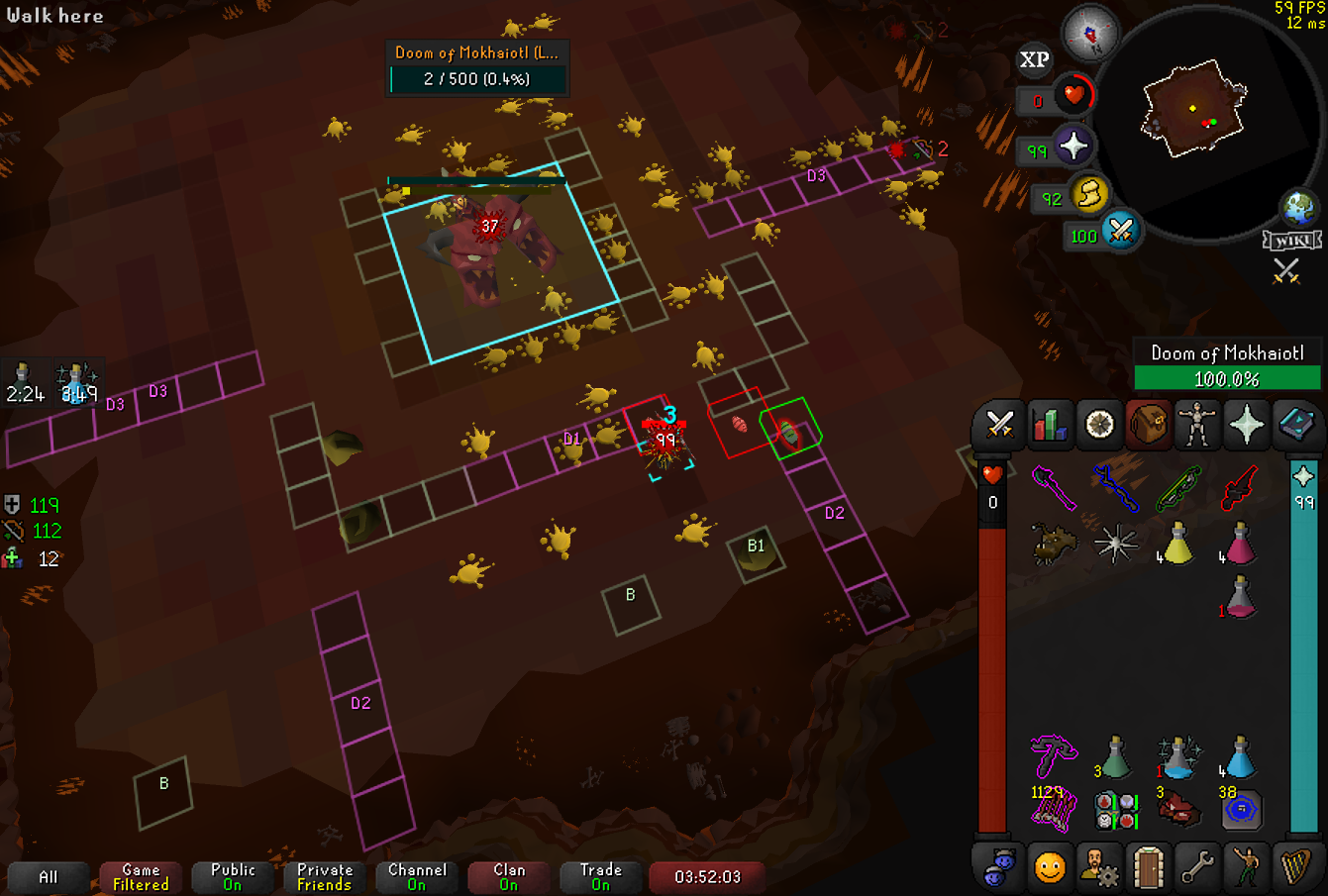Open the Music Player harp tab

(1294, 868)
